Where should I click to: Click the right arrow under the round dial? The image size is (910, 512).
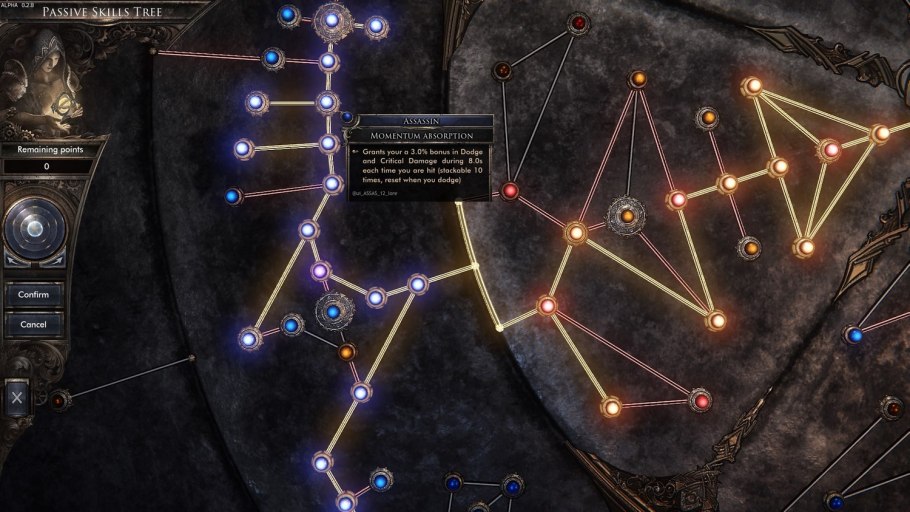click(x=56, y=259)
